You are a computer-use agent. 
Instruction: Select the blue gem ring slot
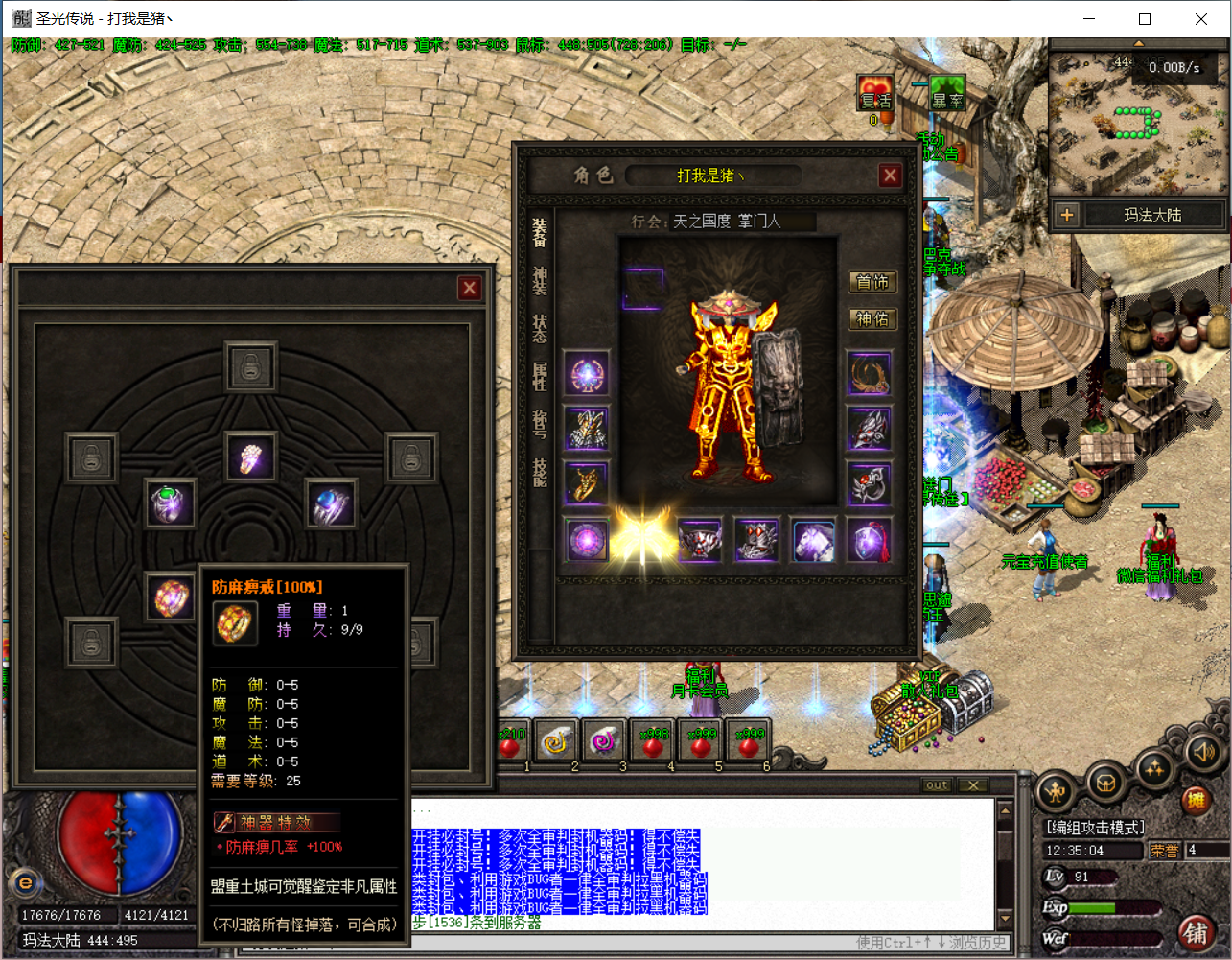coord(331,503)
